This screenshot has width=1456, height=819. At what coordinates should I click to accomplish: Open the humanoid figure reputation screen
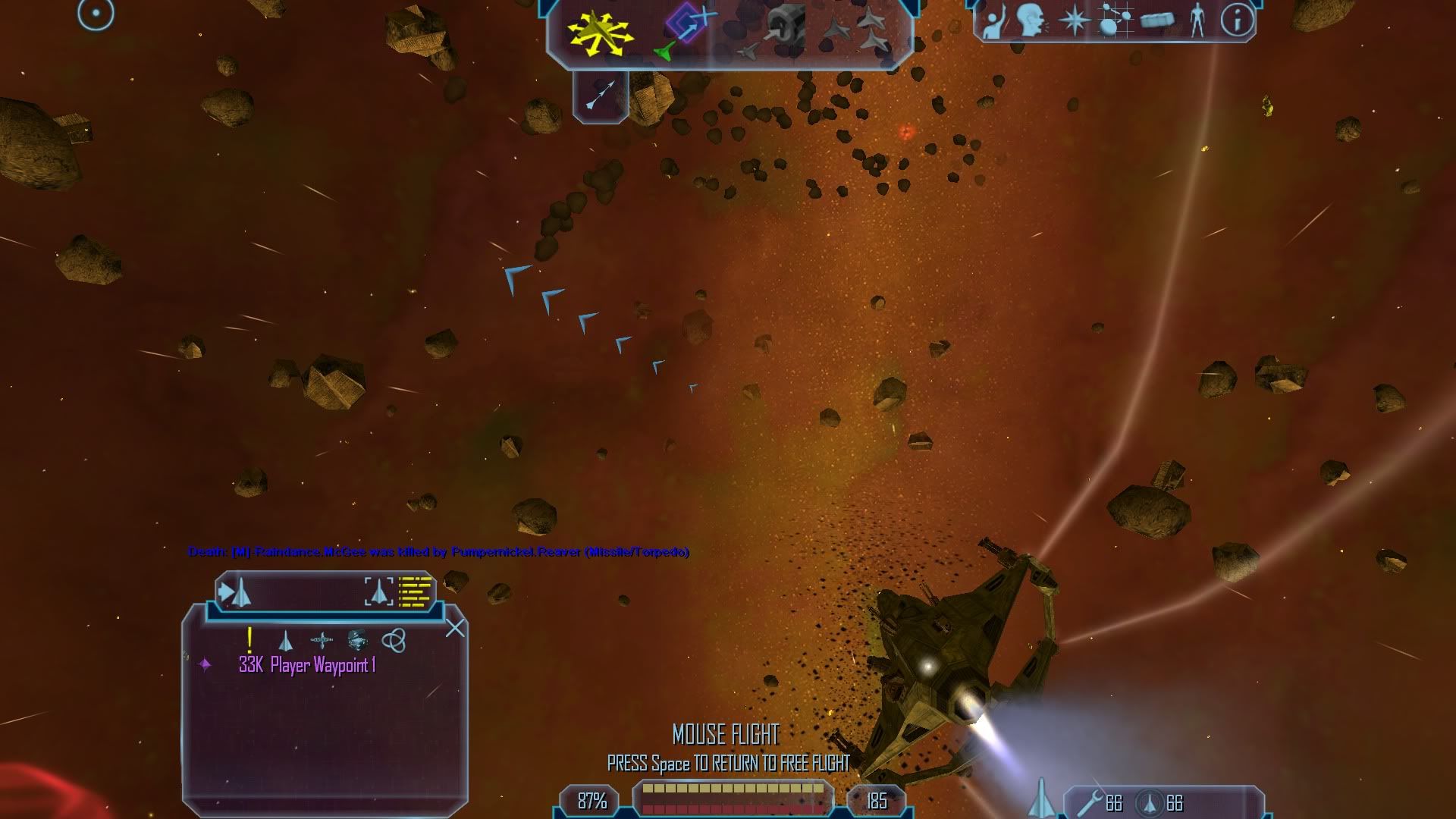1197,20
